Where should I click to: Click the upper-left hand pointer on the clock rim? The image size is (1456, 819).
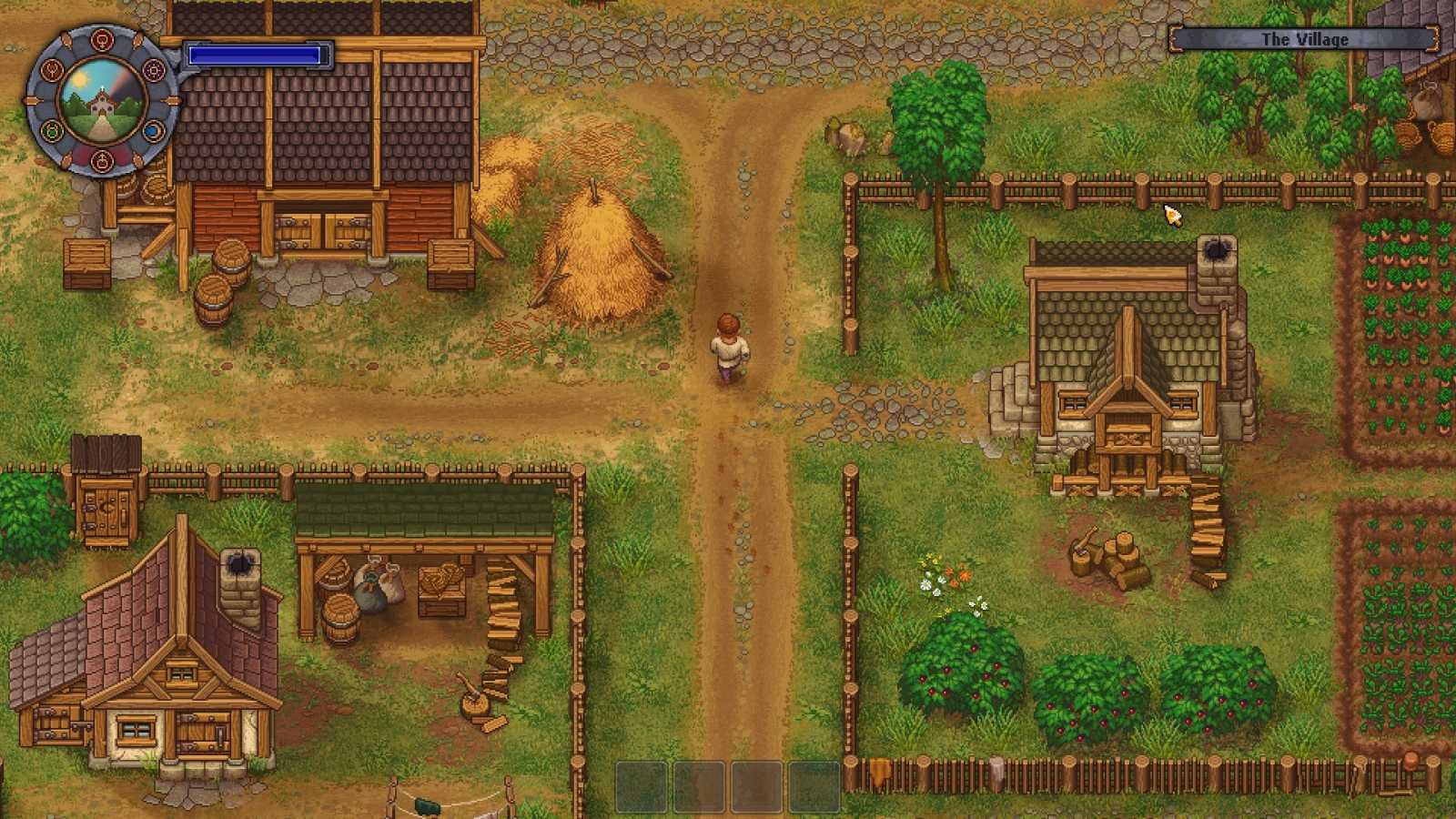pos(67,41)
